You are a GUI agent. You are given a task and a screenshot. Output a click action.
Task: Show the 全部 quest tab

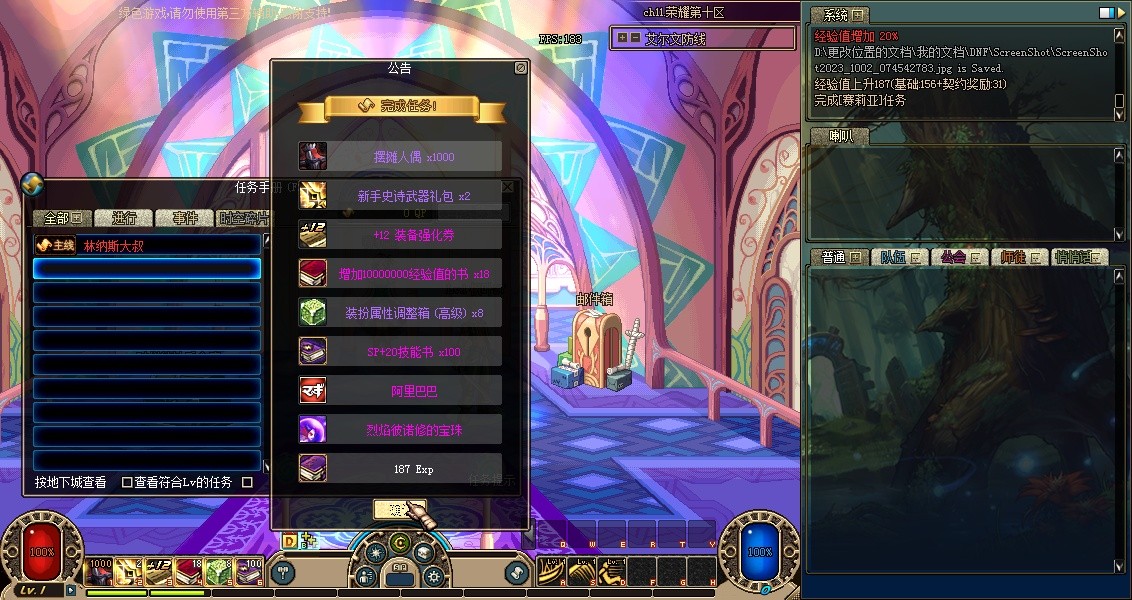pos(62,218)
